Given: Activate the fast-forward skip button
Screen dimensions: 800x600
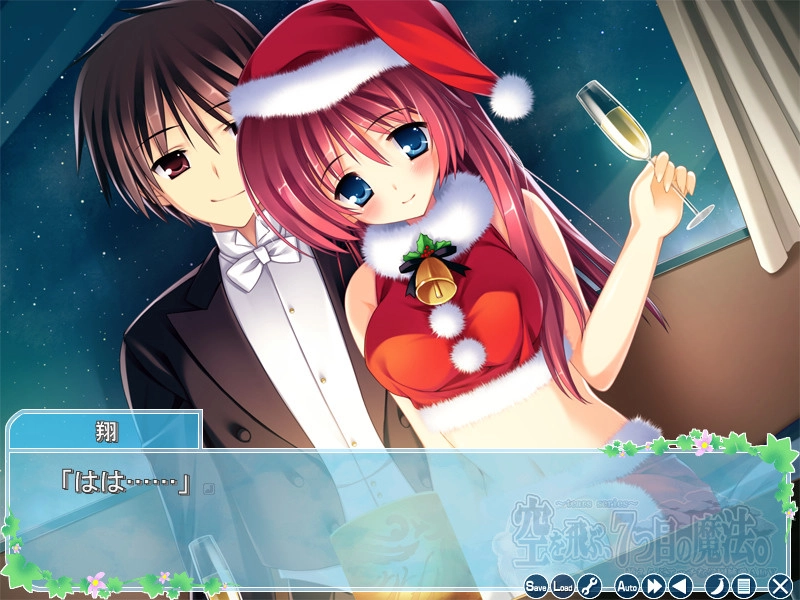Looking at the screenshot, I should (654, 586).
